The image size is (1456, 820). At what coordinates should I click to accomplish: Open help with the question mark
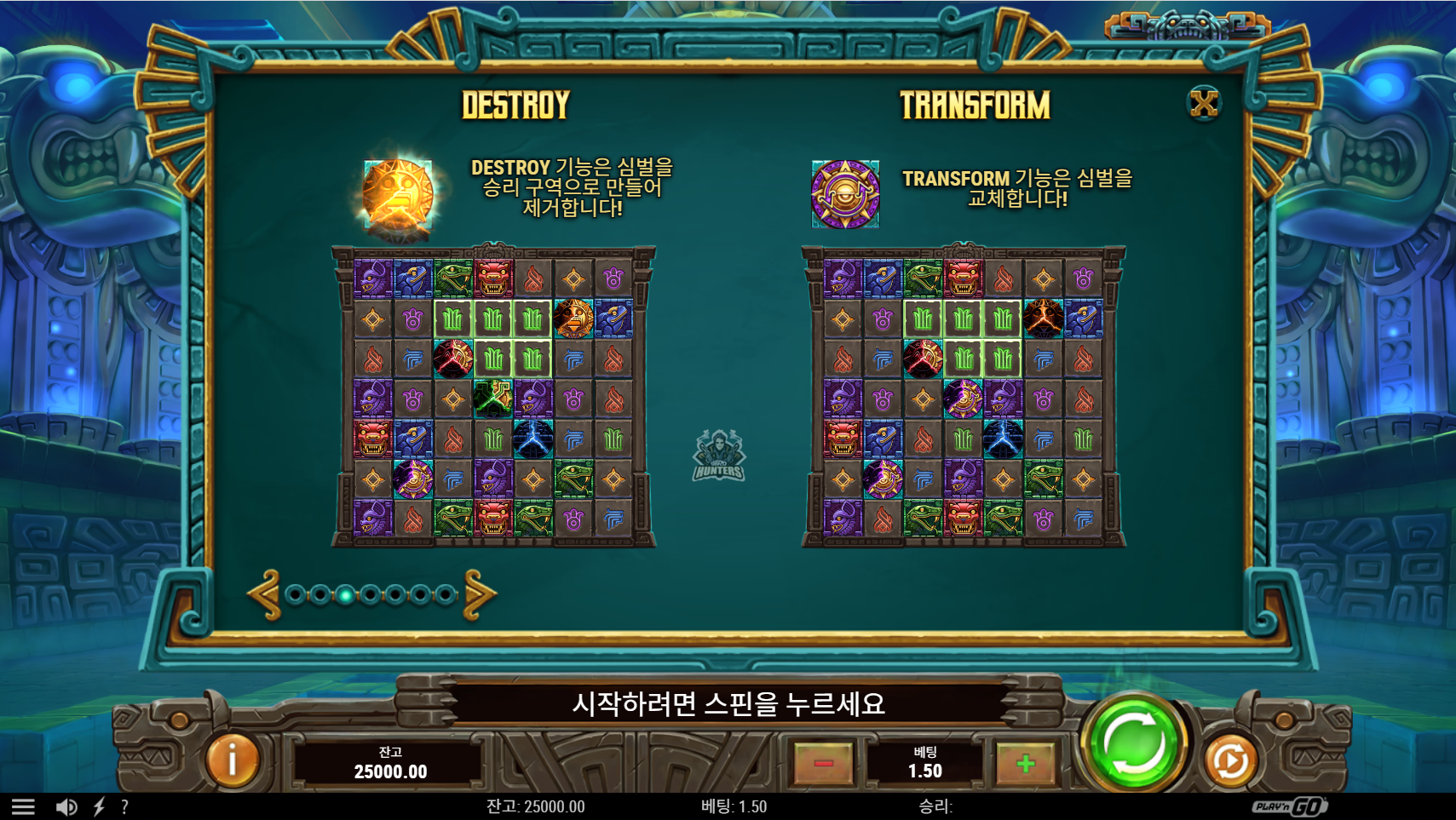tap(124, 806)
